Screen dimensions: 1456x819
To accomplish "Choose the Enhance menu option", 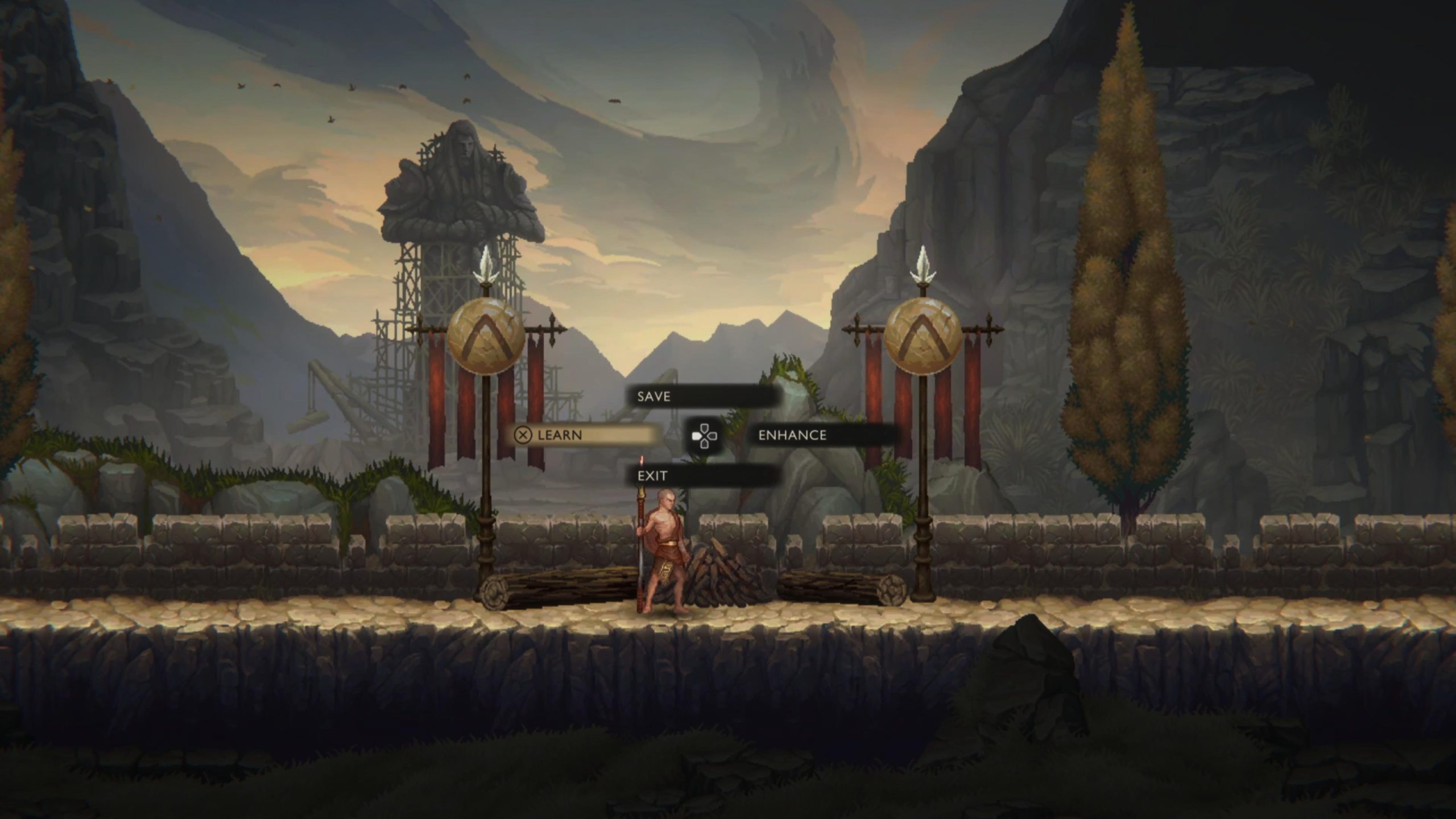I will coord(822,435).
